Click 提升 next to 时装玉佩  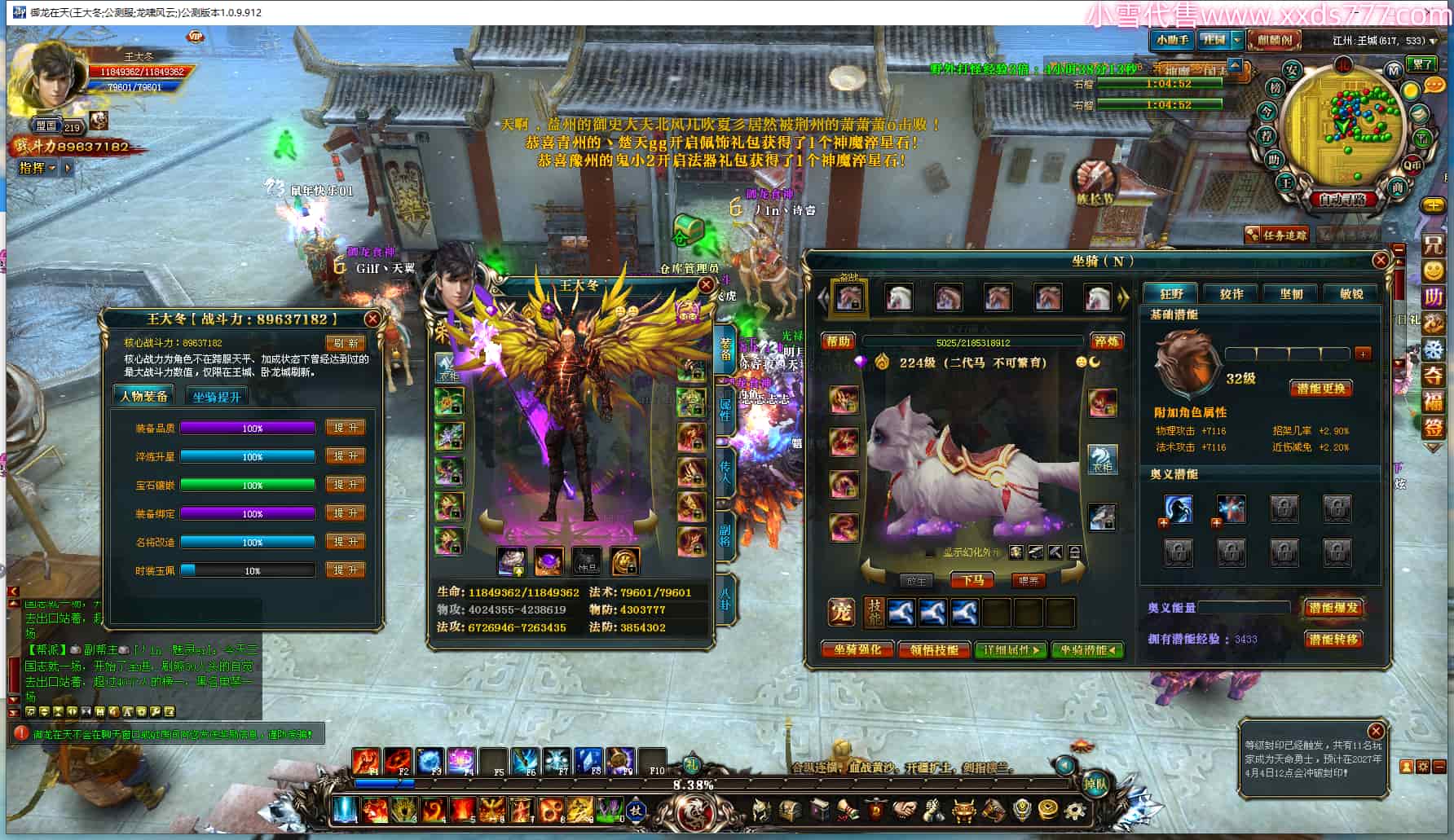[345, 570]
